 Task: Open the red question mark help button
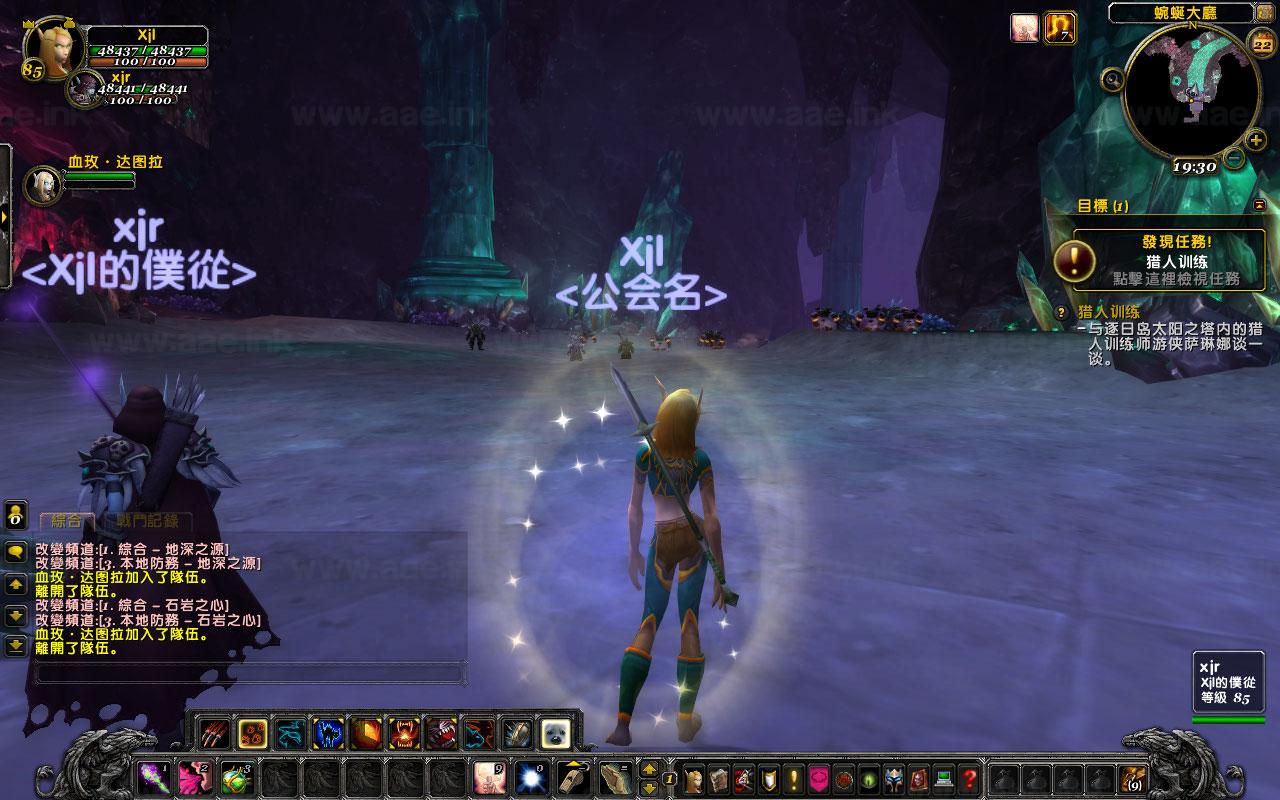tap(968, 778)
